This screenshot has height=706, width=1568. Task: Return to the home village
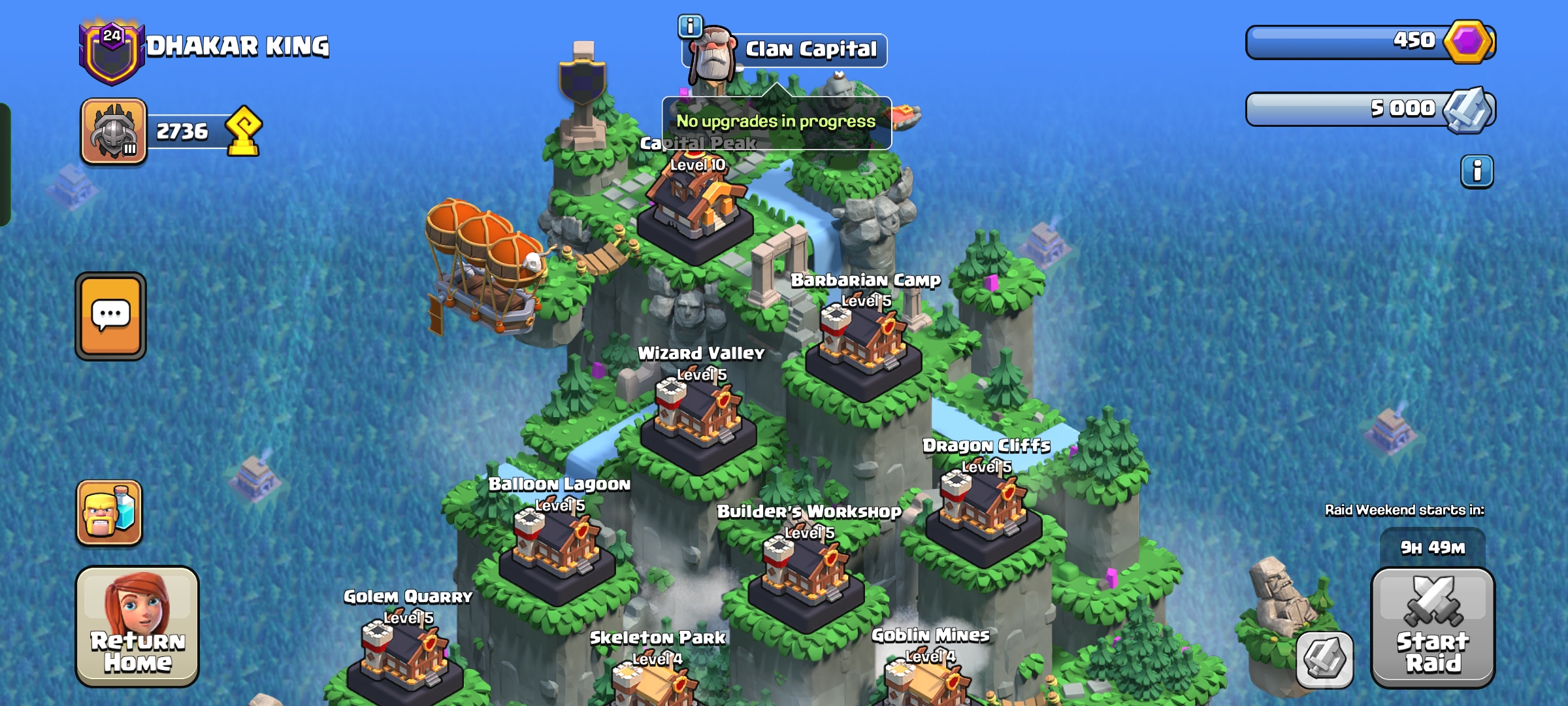point(137,626)
